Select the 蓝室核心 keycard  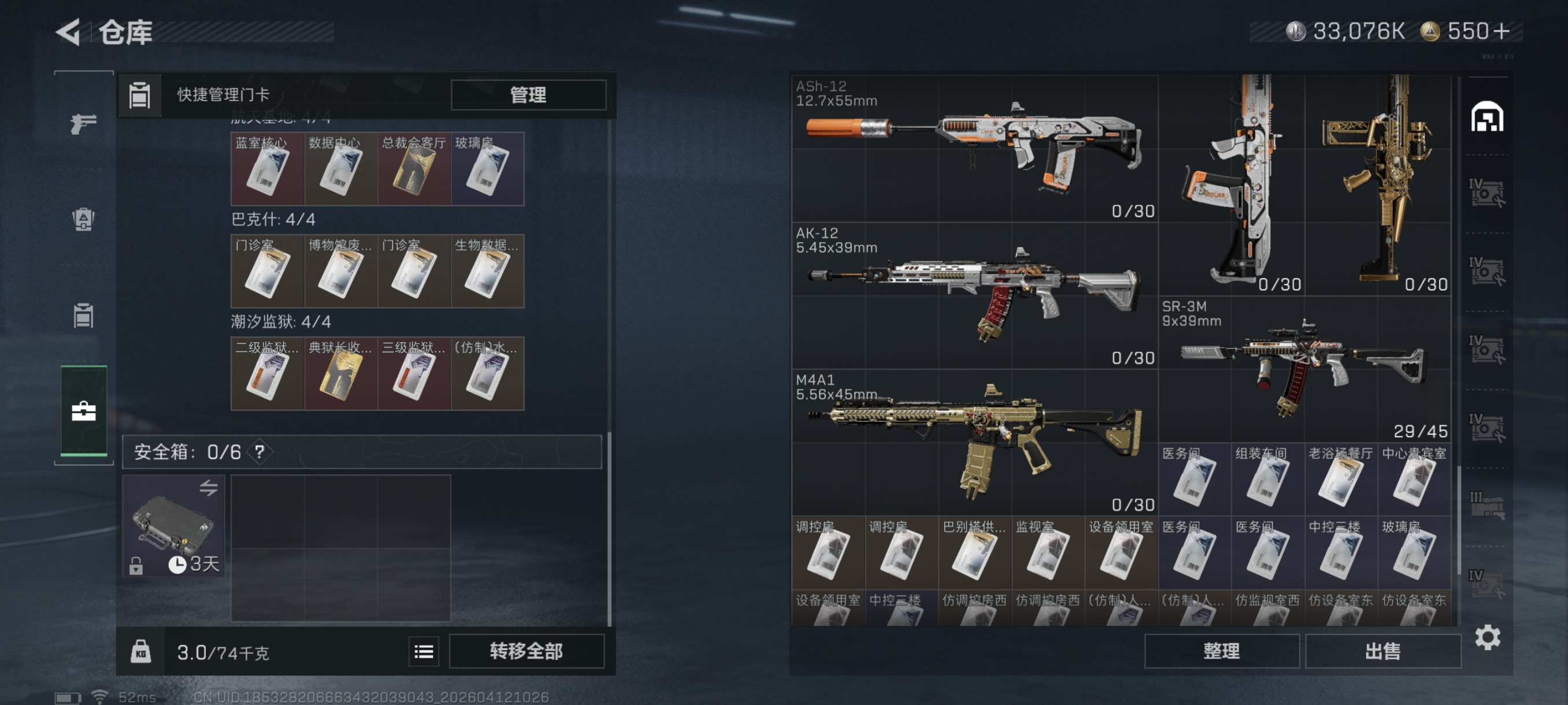point(267,169)
